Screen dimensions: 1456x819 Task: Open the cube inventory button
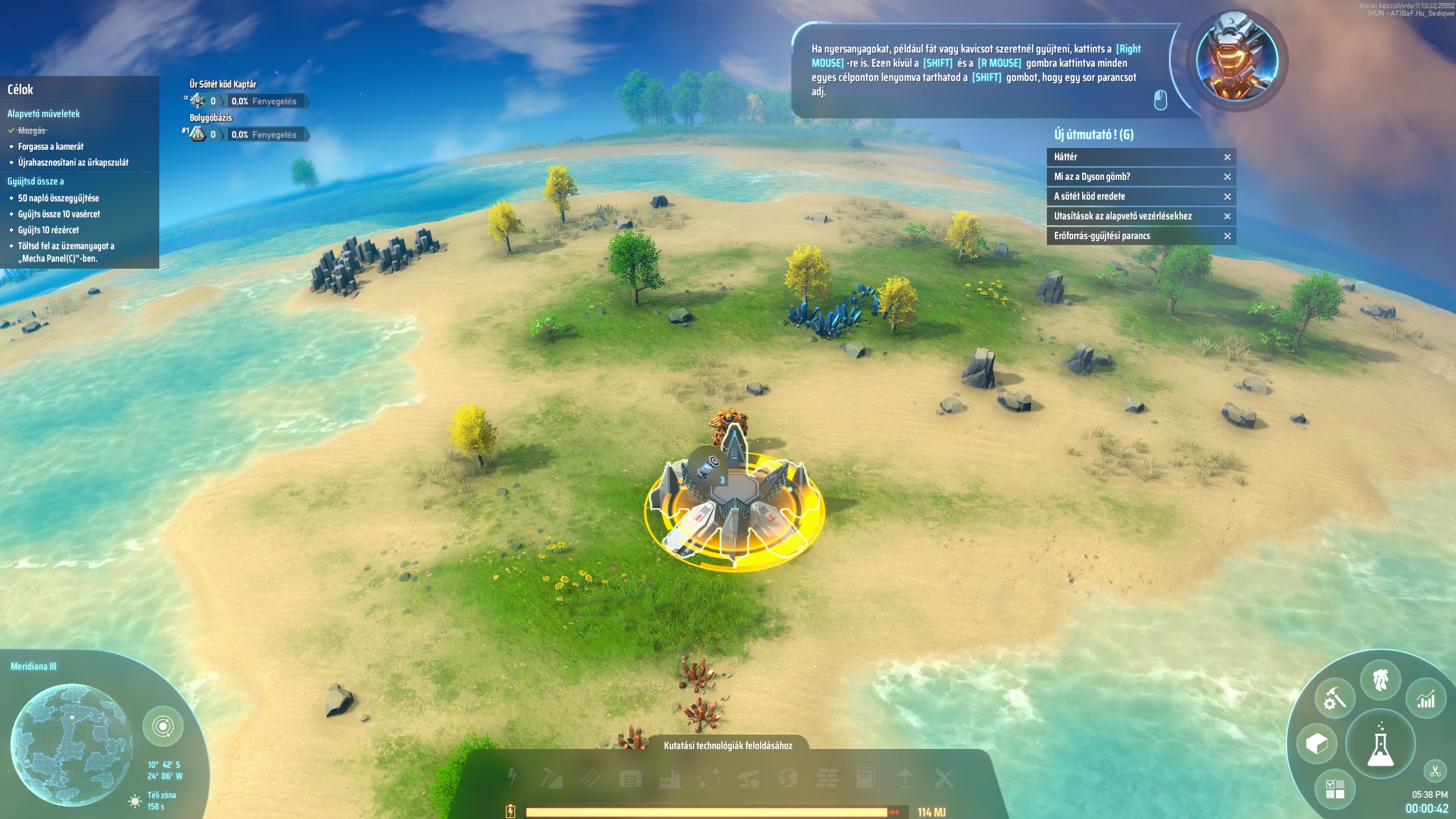[x=1317, y=743]
